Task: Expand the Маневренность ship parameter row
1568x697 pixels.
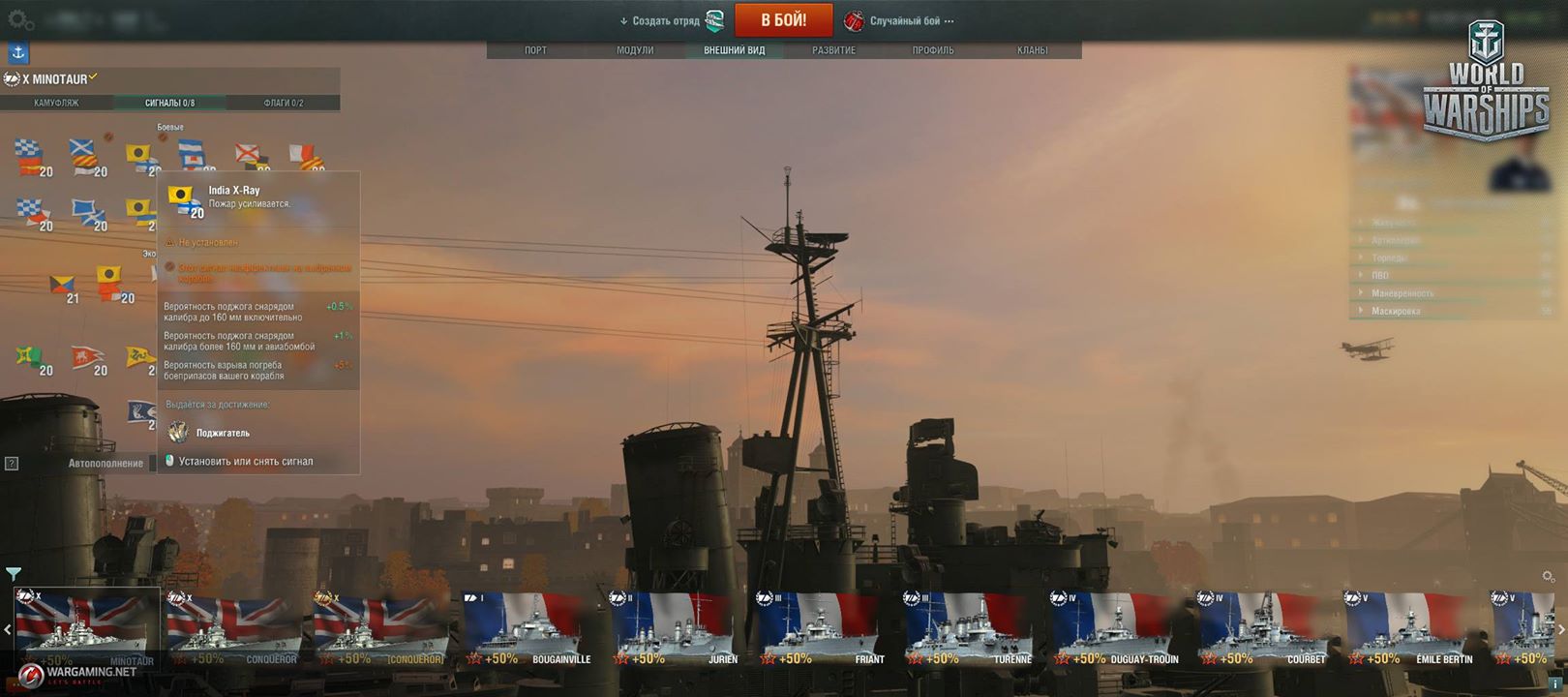Action: coord(1402,293)
